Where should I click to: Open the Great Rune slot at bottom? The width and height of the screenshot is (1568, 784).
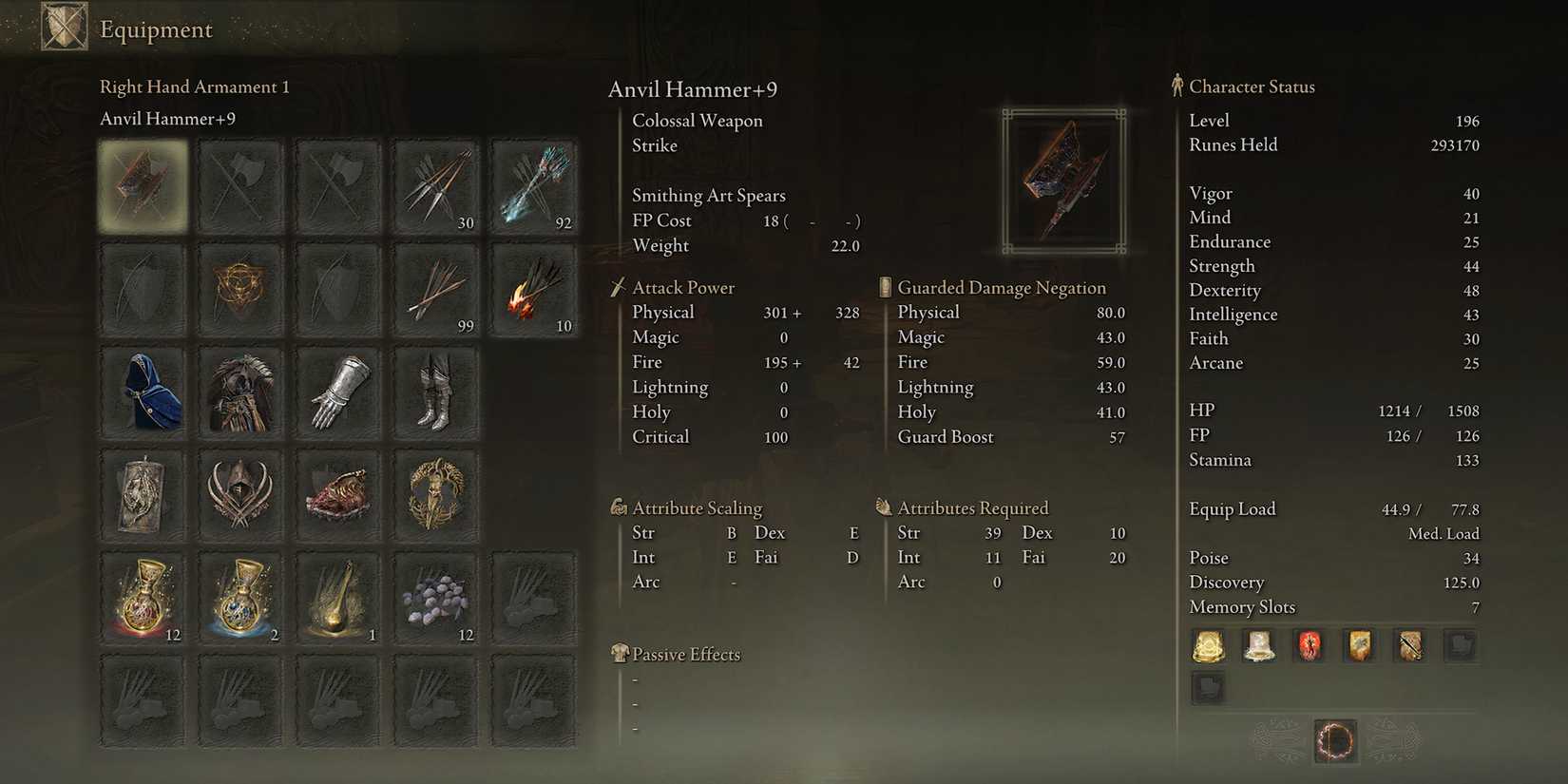(1334, 741)
